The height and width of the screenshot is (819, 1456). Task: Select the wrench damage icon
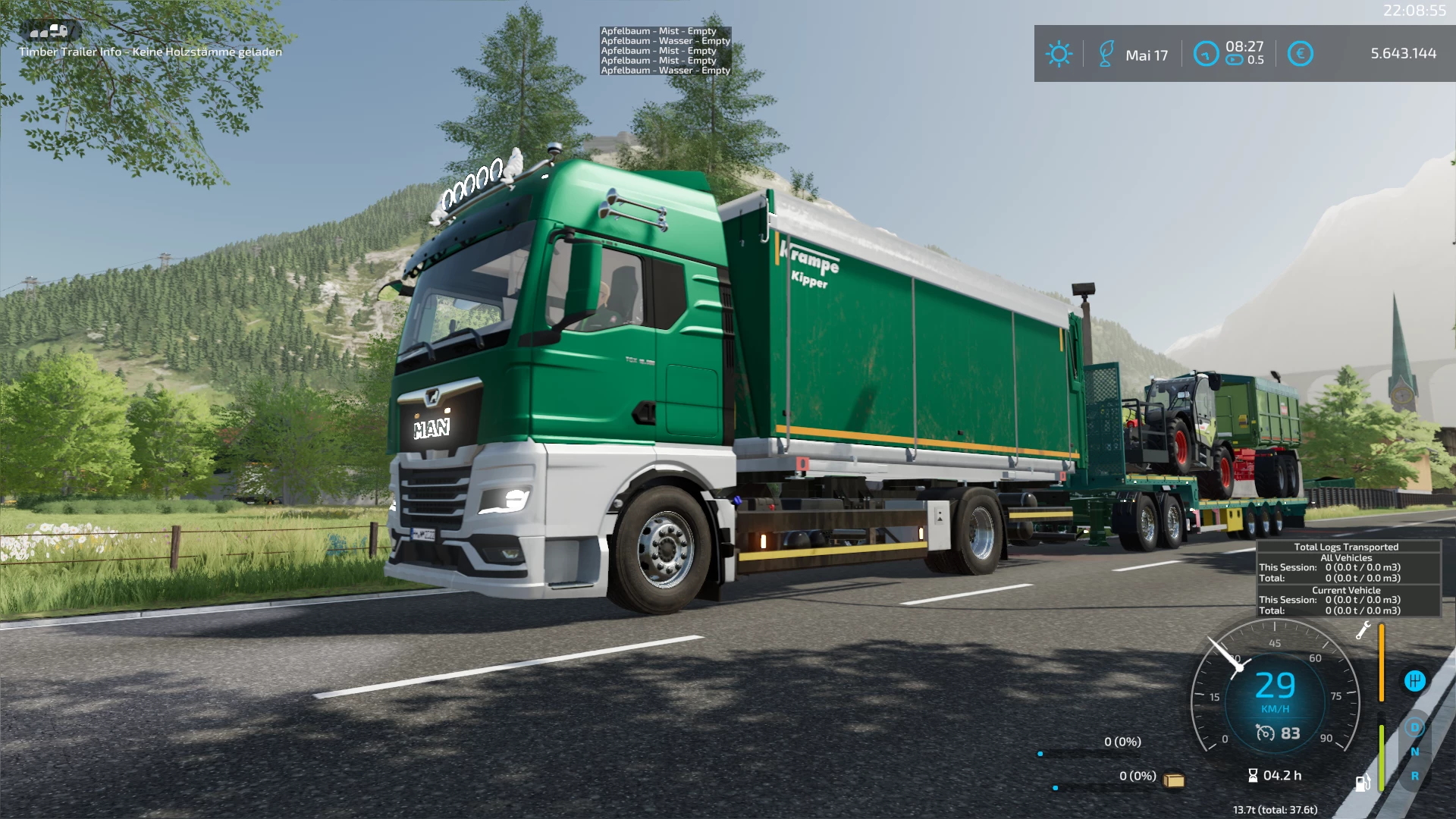tap(1363, 630)
